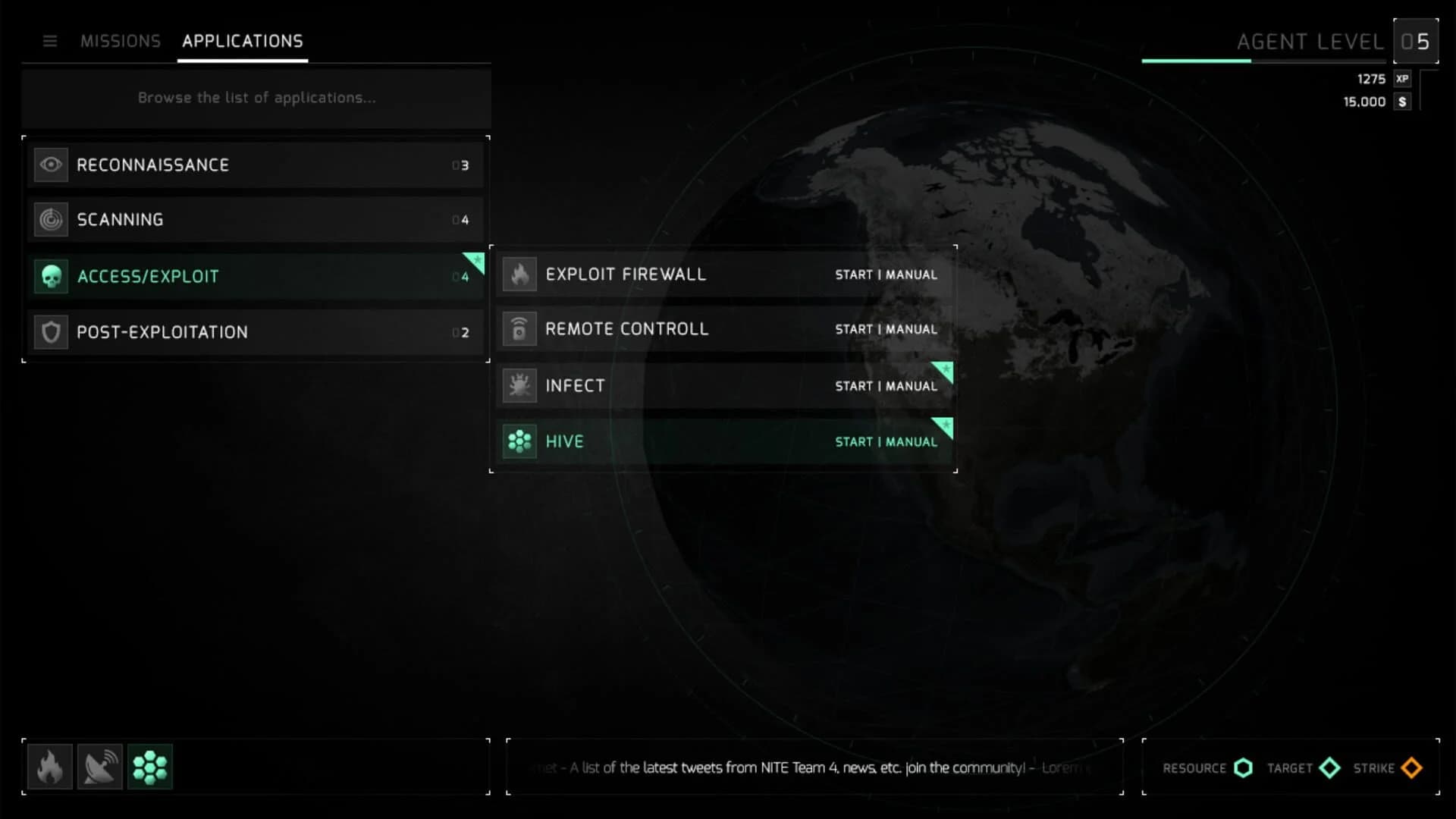Image resolution: width=1456 pixels, height=819 pixels.
Task: Click the remote signal icon beside Remote Controll
Action: tap(519, 329)
